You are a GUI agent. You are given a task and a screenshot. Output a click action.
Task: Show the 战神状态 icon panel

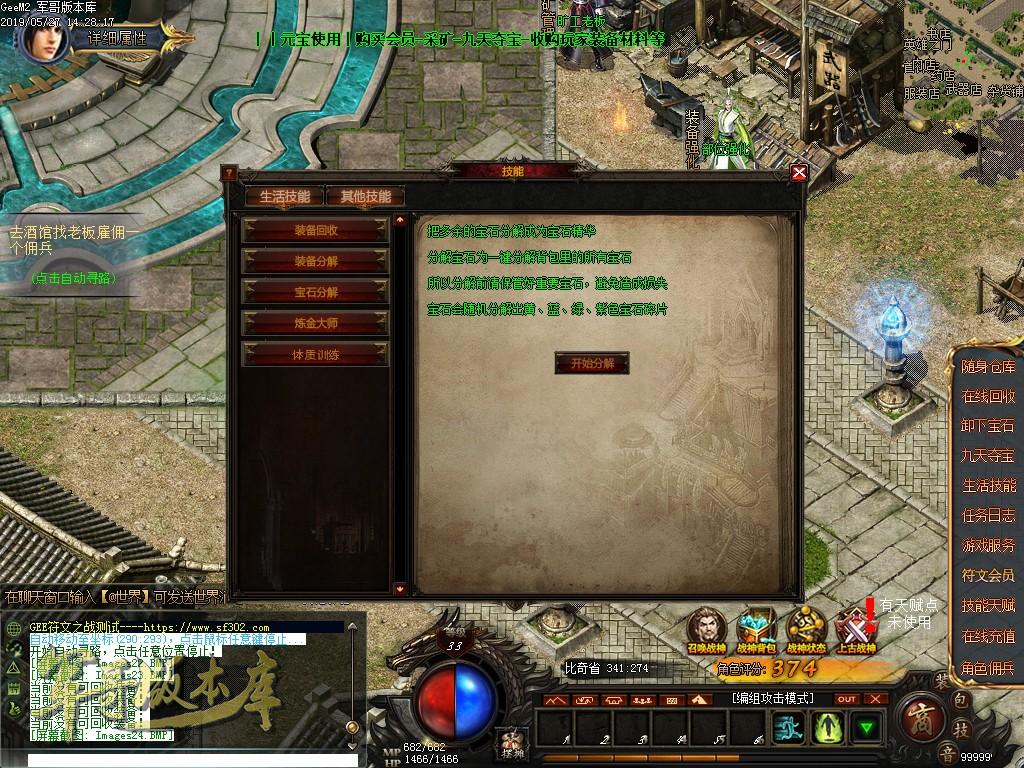pos(805,627)
